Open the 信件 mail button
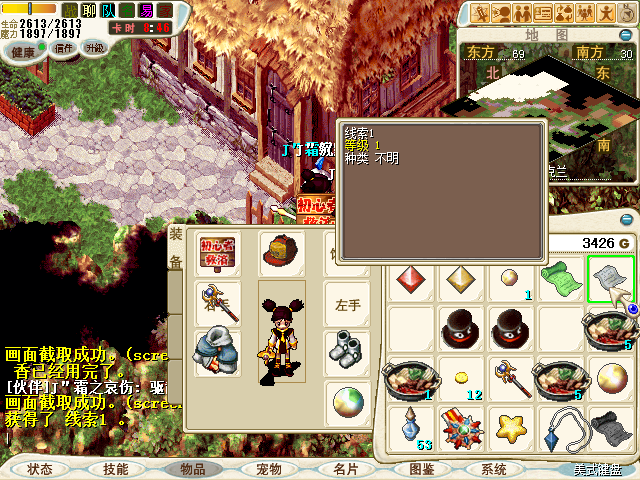Screen dimensions: 640x480 [x=64, y=47]
